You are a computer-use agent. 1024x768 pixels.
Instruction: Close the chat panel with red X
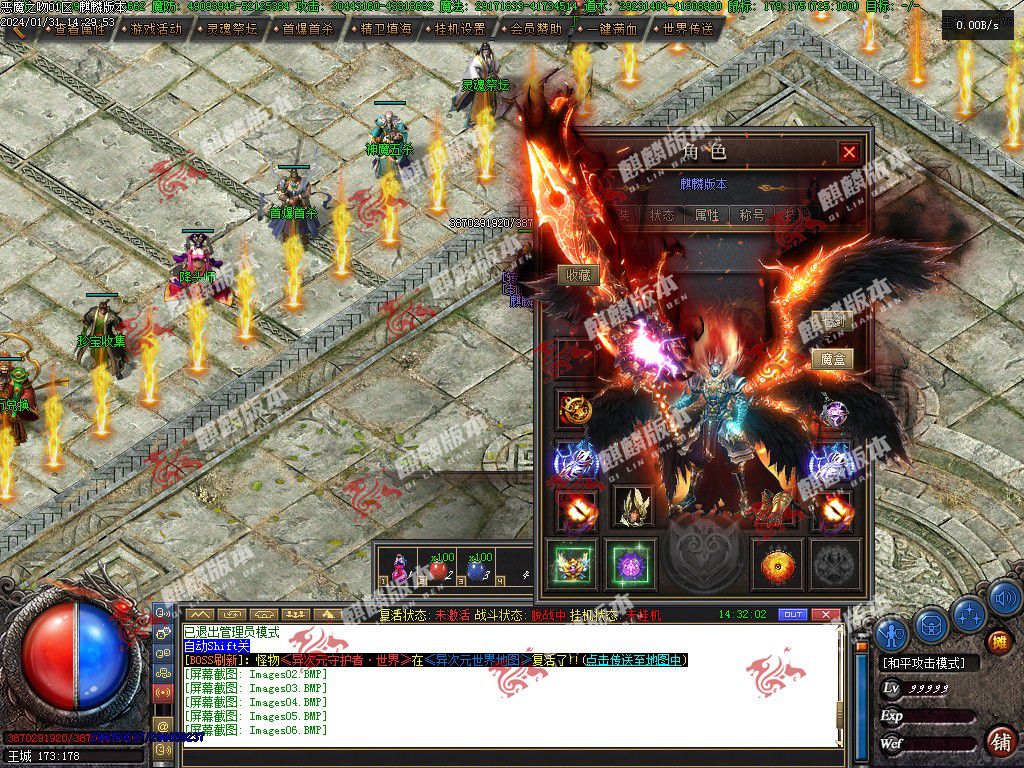tap(825, 614)
